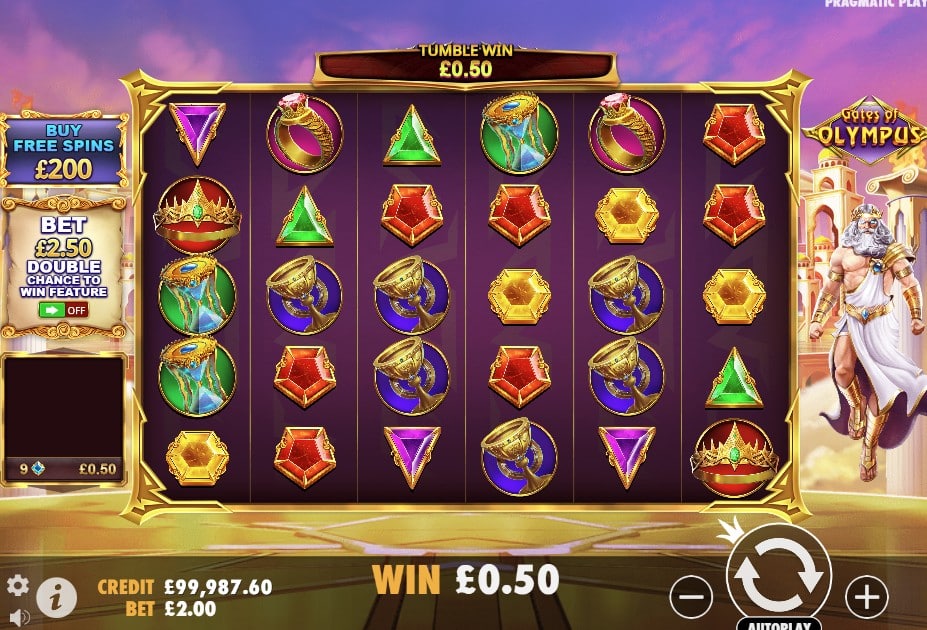927x630 pixels.
Task: Decrease the bet with the minus button
Action: 691,597
